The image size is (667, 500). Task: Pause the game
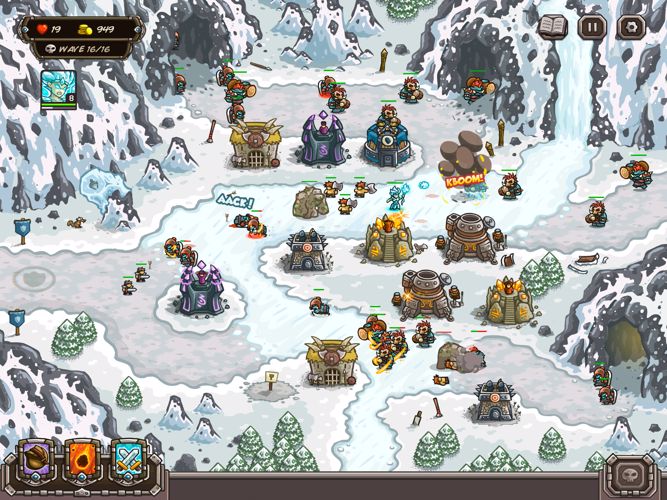592,27
